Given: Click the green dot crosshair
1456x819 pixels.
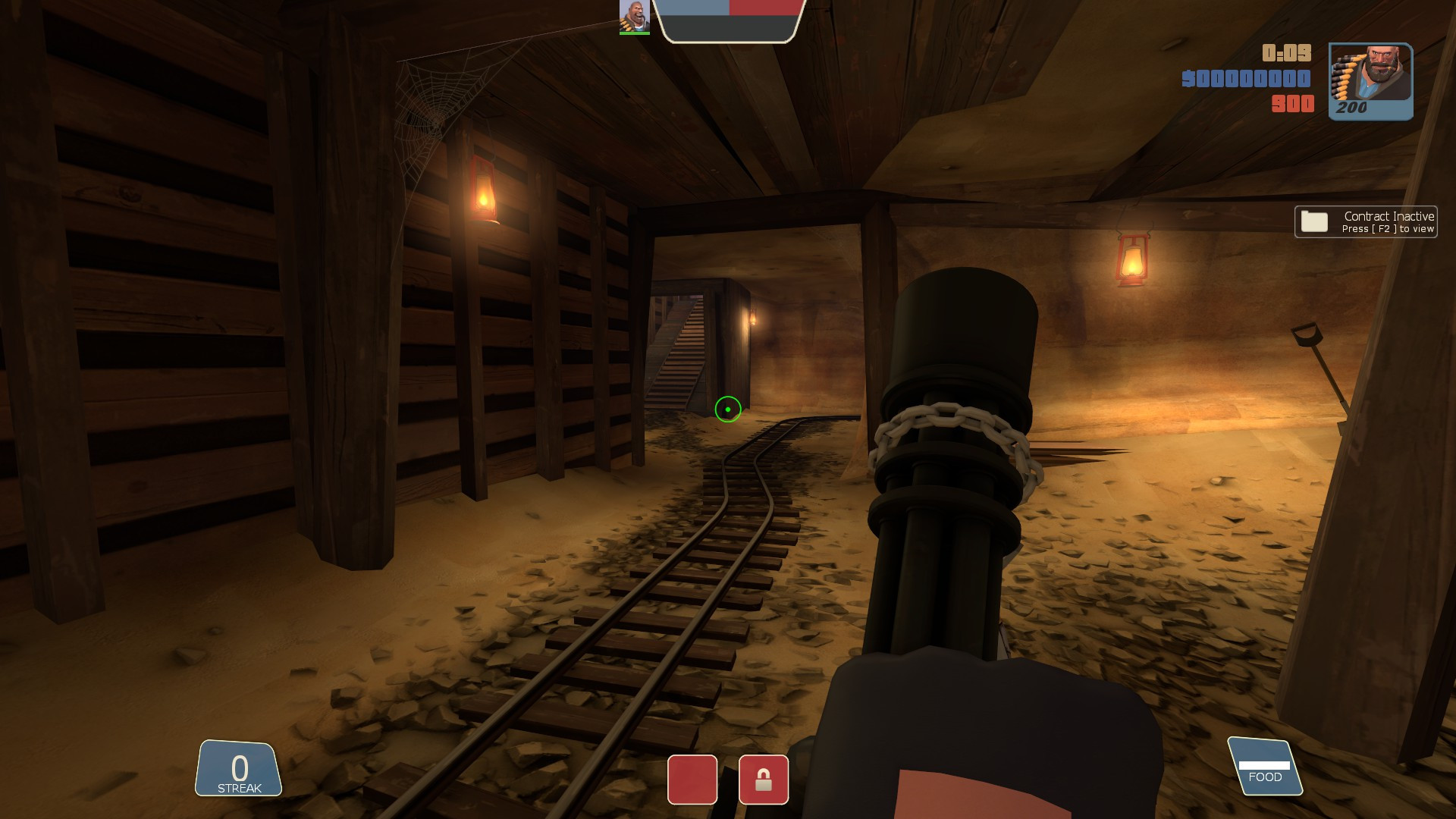Looking at the screenshot, I should [727, 409].
